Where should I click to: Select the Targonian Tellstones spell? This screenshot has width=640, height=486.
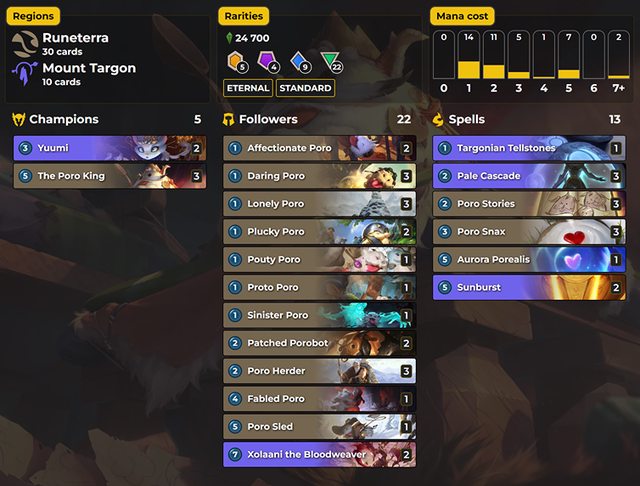(x=529, y=148)
